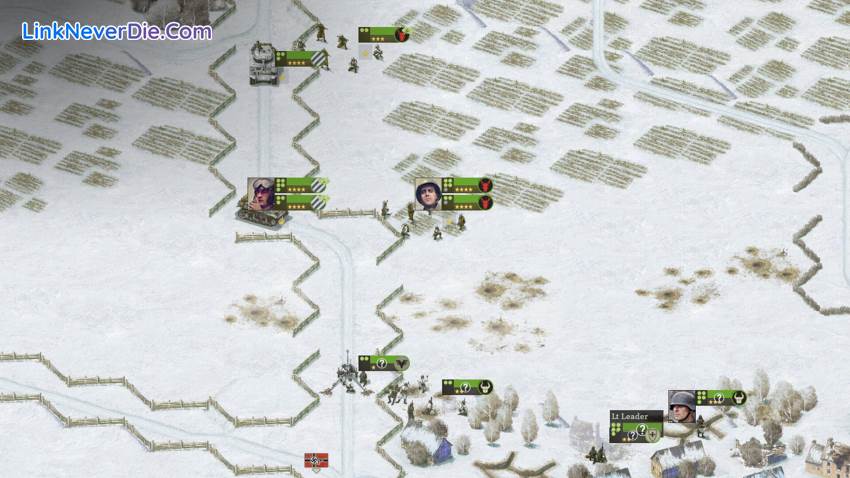This screenshot has width=850, height=478.
Task: Select the white tank's plate without commander portrait
Action: 301,58
